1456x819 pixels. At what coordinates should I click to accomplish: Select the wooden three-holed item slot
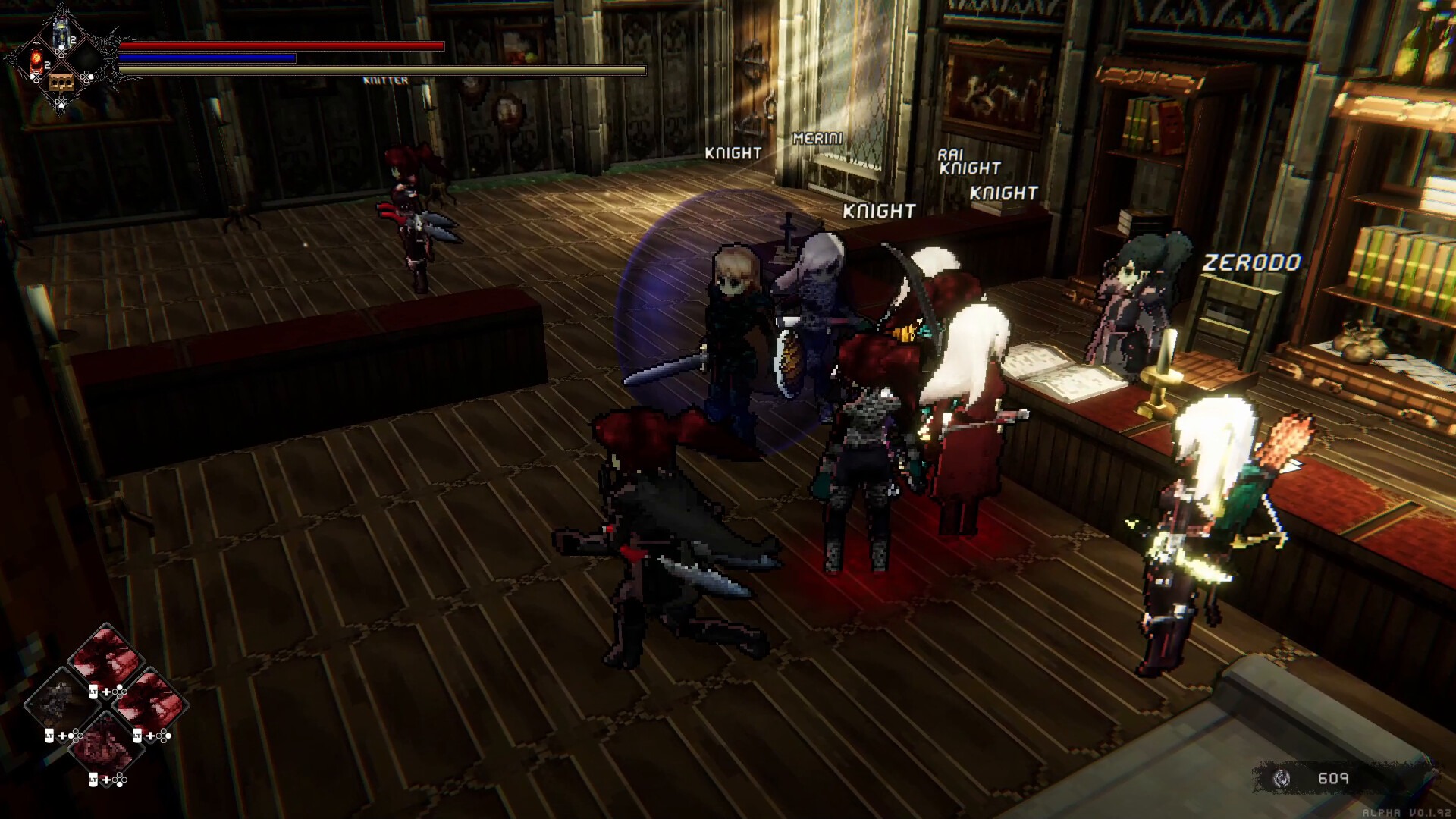pos(61,82)
